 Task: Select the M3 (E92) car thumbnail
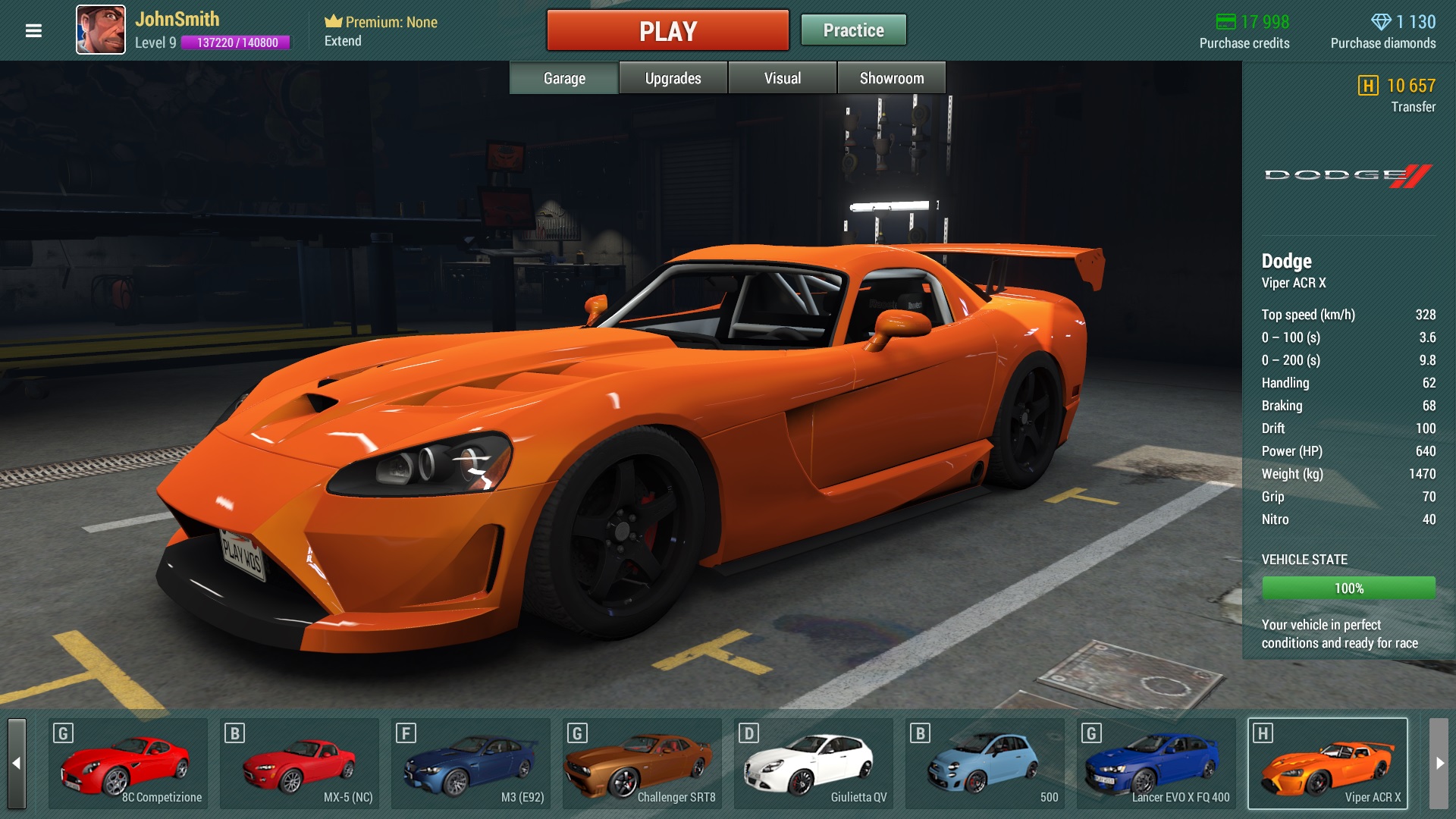point(472,763)
